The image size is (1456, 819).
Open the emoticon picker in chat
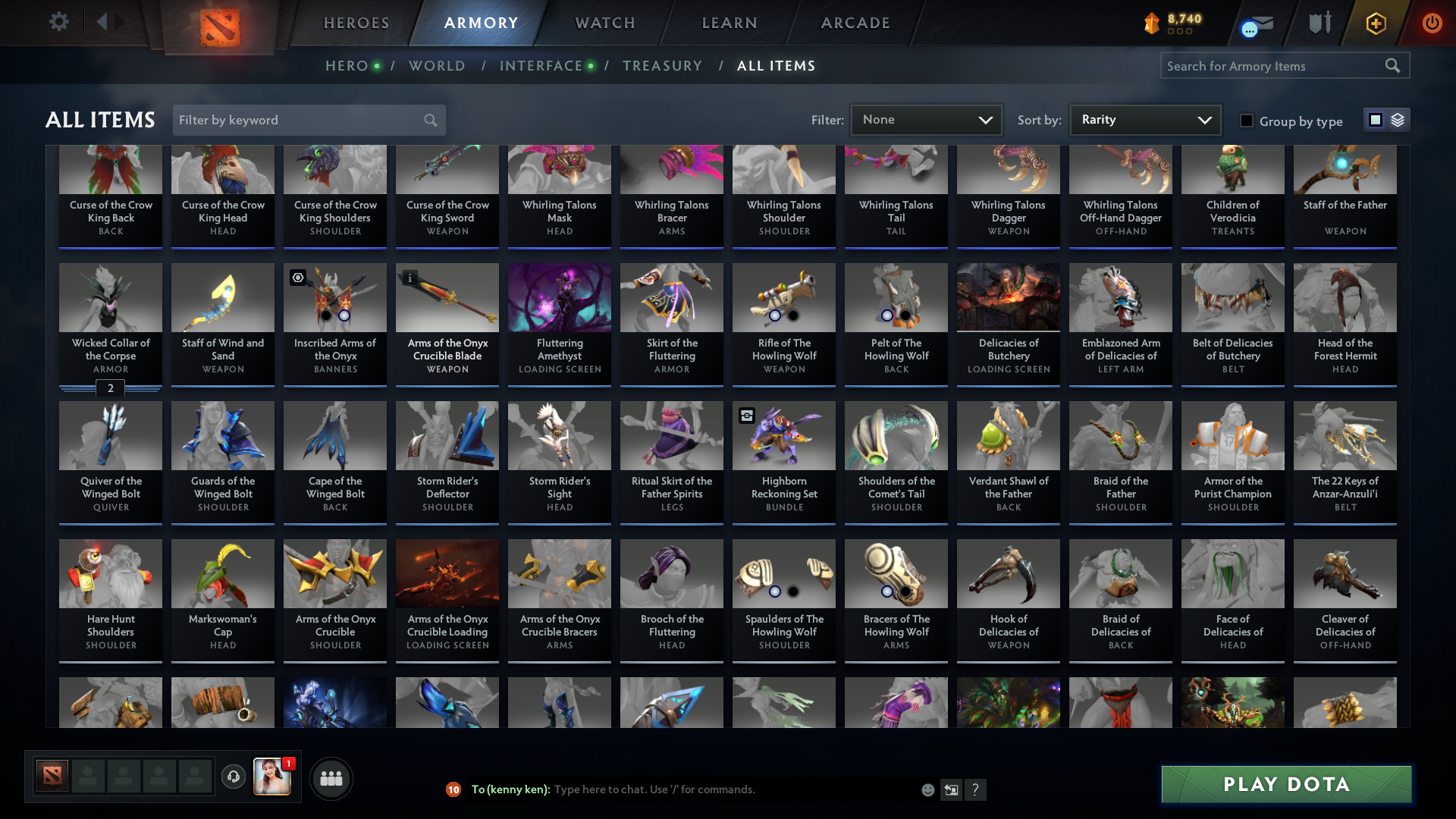point(927,789)
